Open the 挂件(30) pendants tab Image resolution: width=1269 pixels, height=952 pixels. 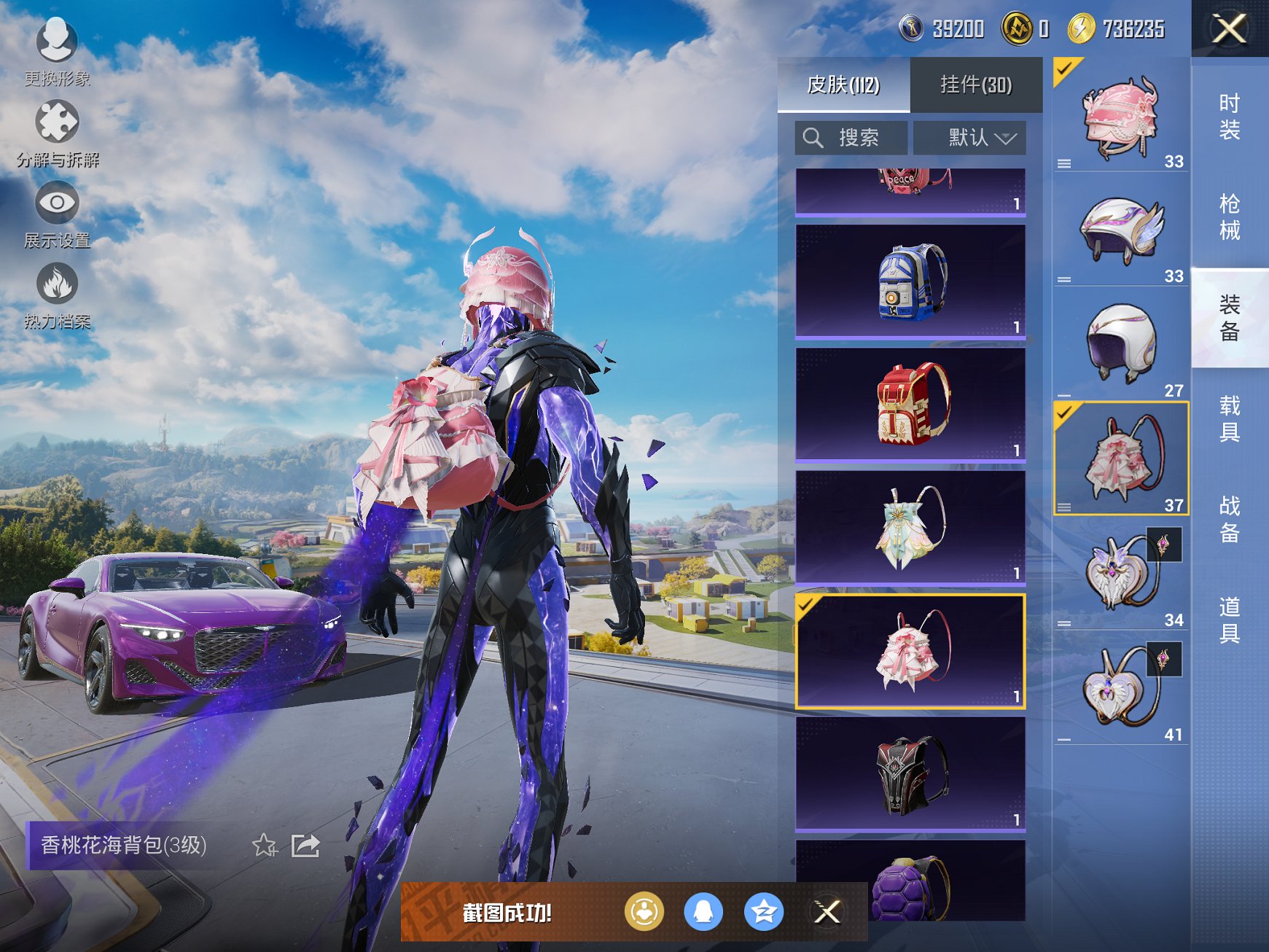(976, 85)
